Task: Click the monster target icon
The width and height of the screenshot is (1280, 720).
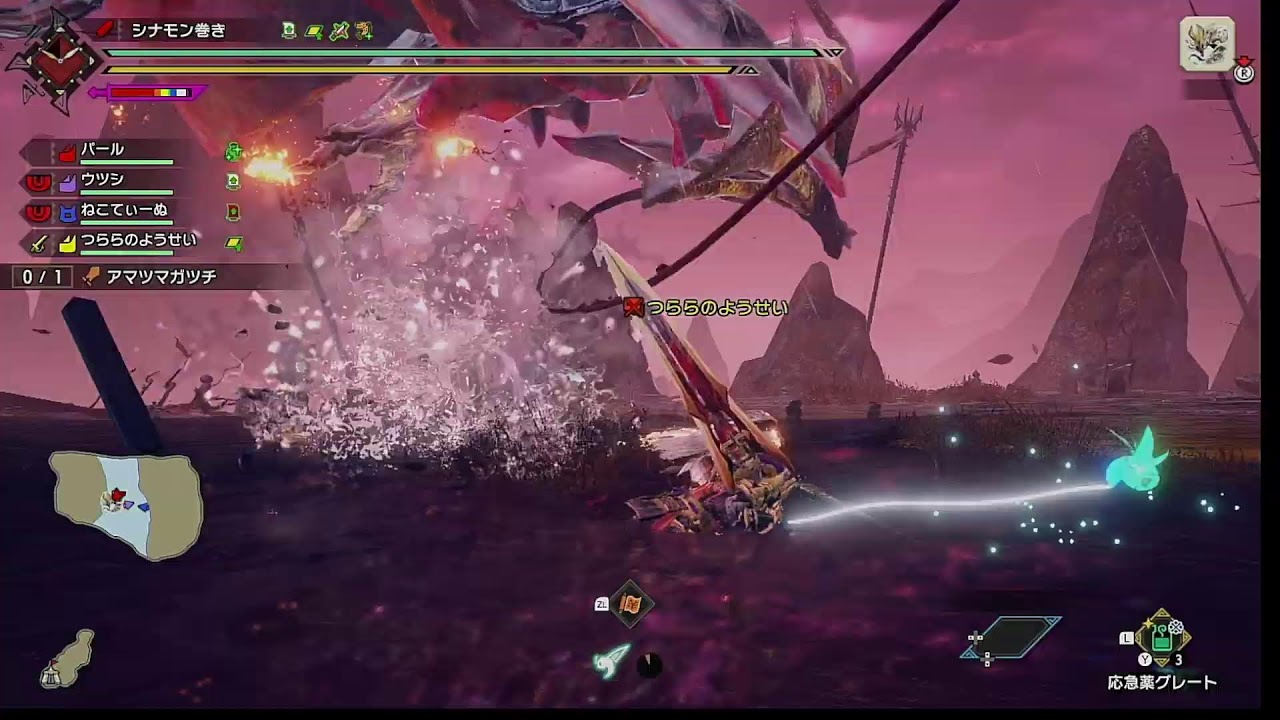Action: coord(1206,45)
